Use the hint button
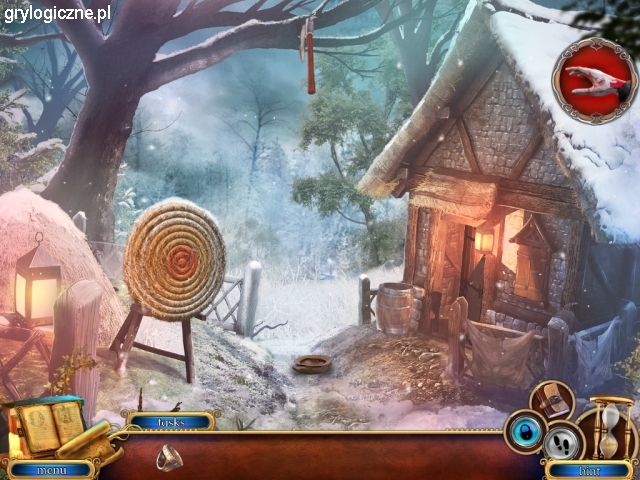This screenshot has width=640, height=480. (590, 469)
